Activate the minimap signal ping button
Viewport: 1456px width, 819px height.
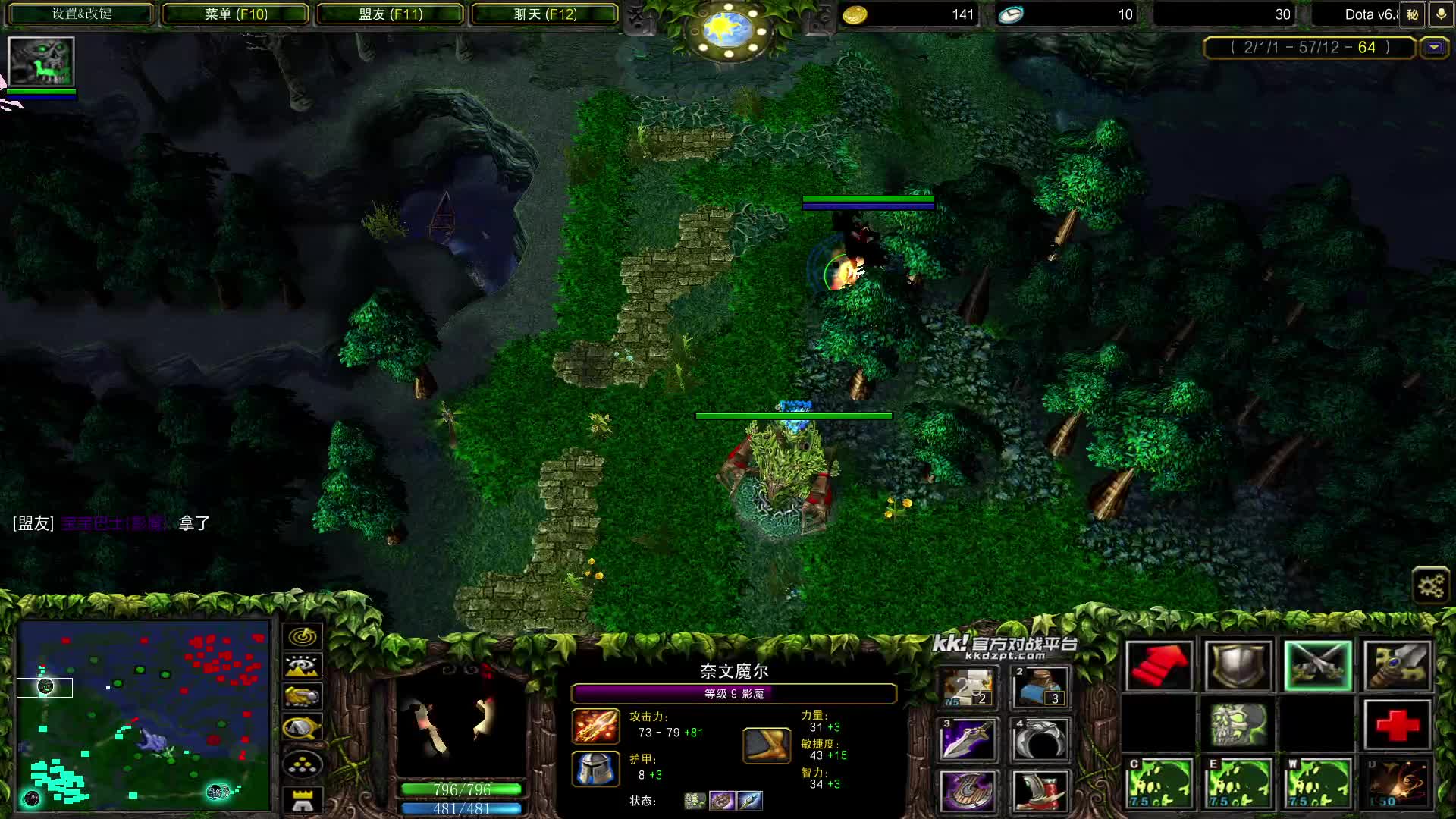[303, 635]
